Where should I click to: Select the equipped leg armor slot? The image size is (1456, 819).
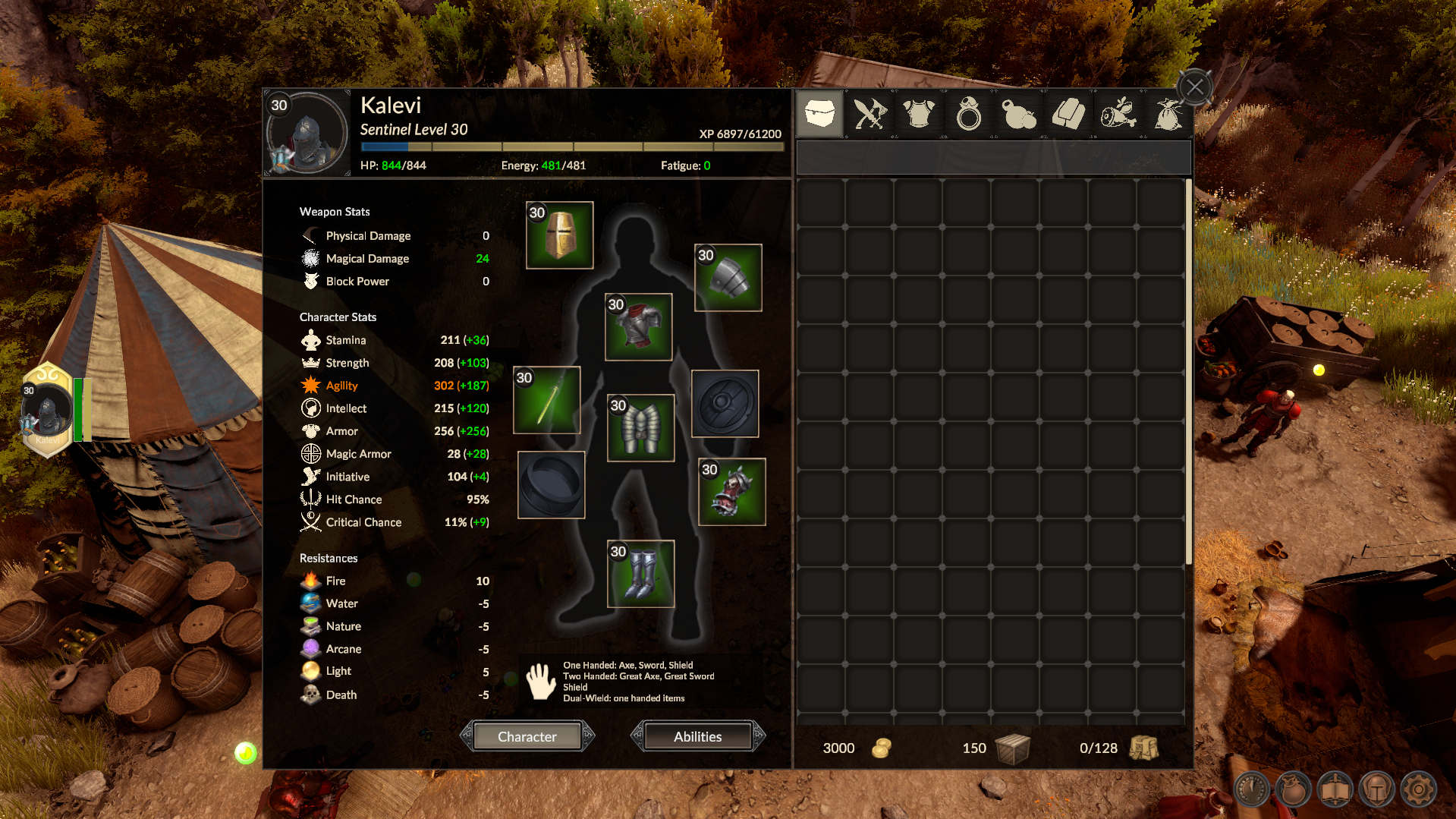pos(641,428)
